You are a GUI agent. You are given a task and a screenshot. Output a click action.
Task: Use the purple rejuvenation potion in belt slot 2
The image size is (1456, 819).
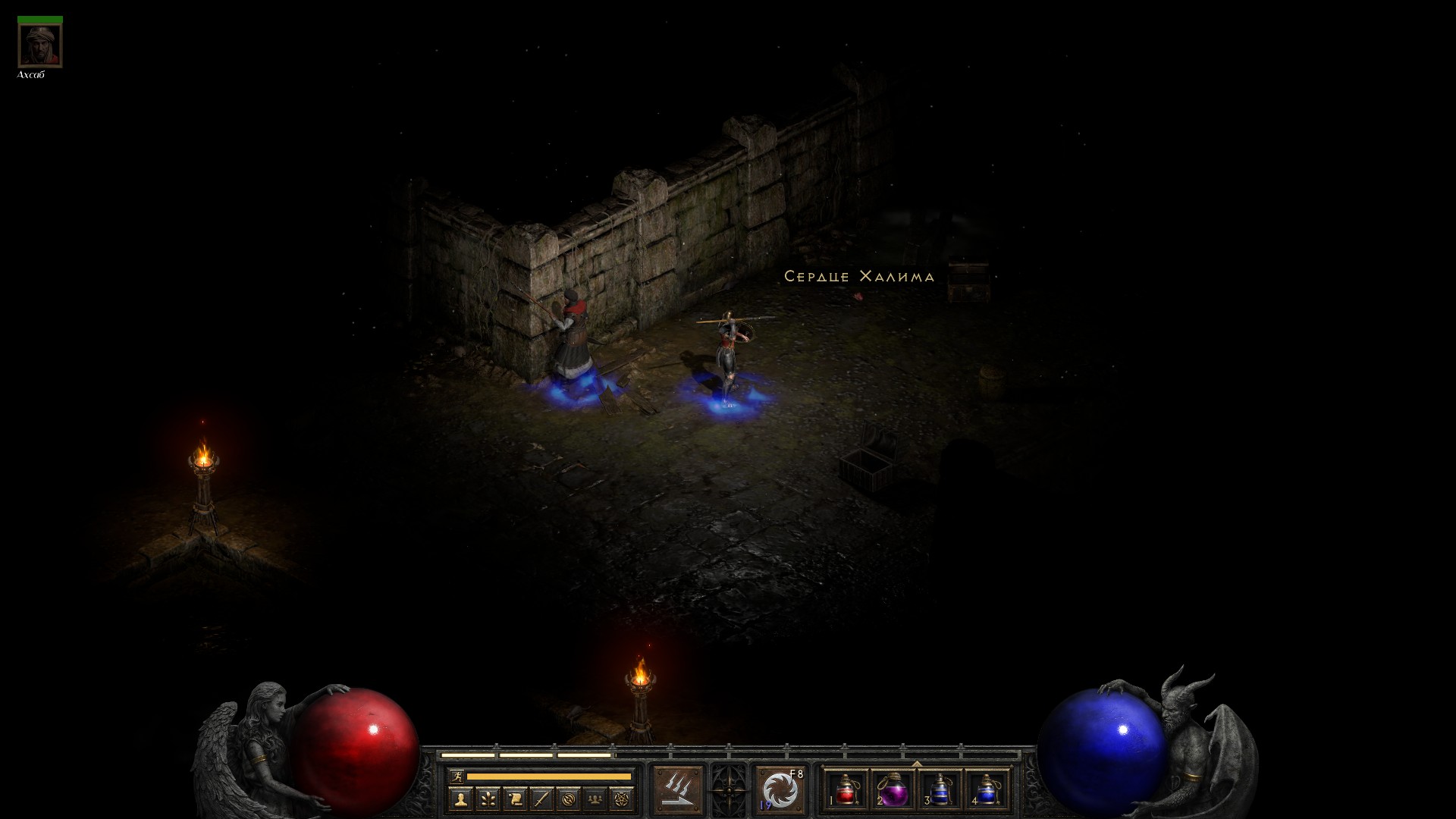pyautogui.click(x=893, y=790)
